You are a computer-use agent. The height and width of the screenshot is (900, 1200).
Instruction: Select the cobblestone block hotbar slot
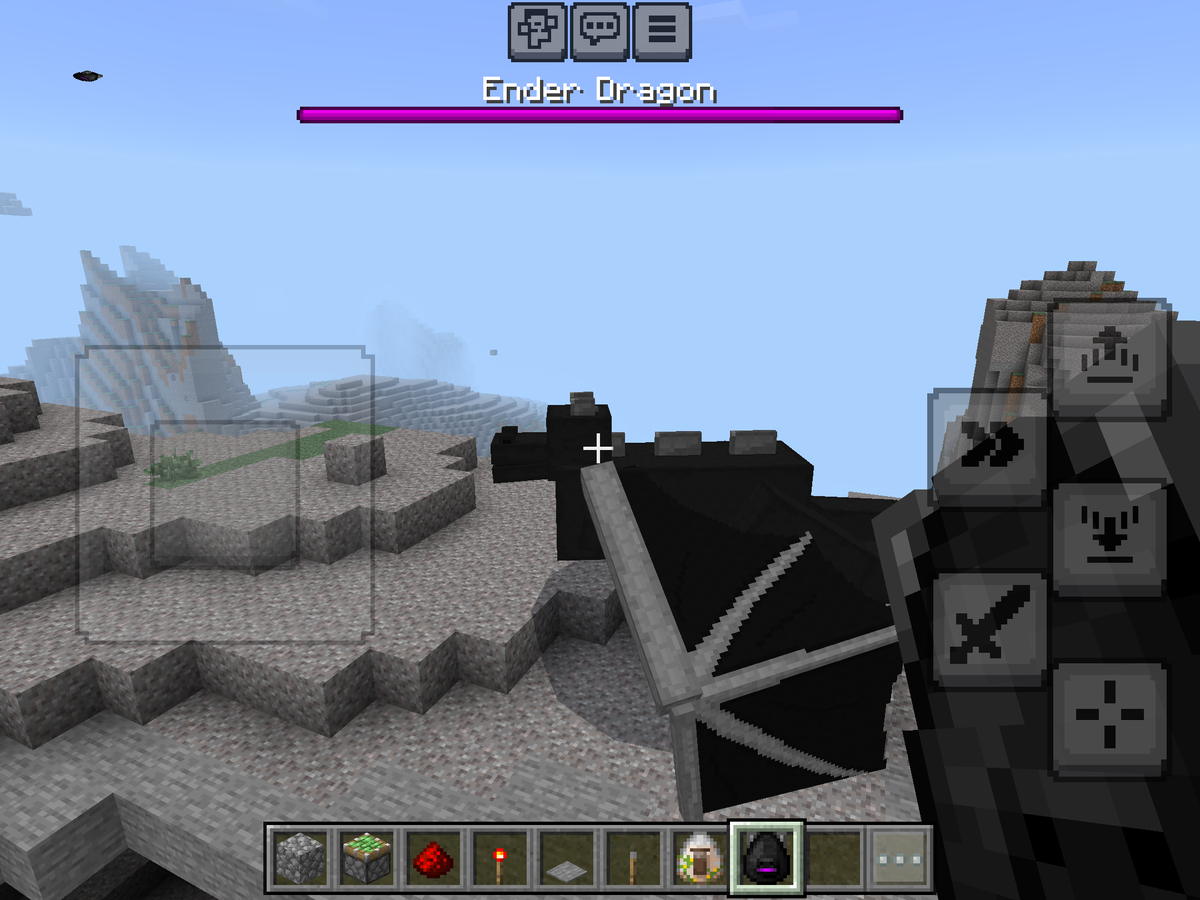[298, 858]
